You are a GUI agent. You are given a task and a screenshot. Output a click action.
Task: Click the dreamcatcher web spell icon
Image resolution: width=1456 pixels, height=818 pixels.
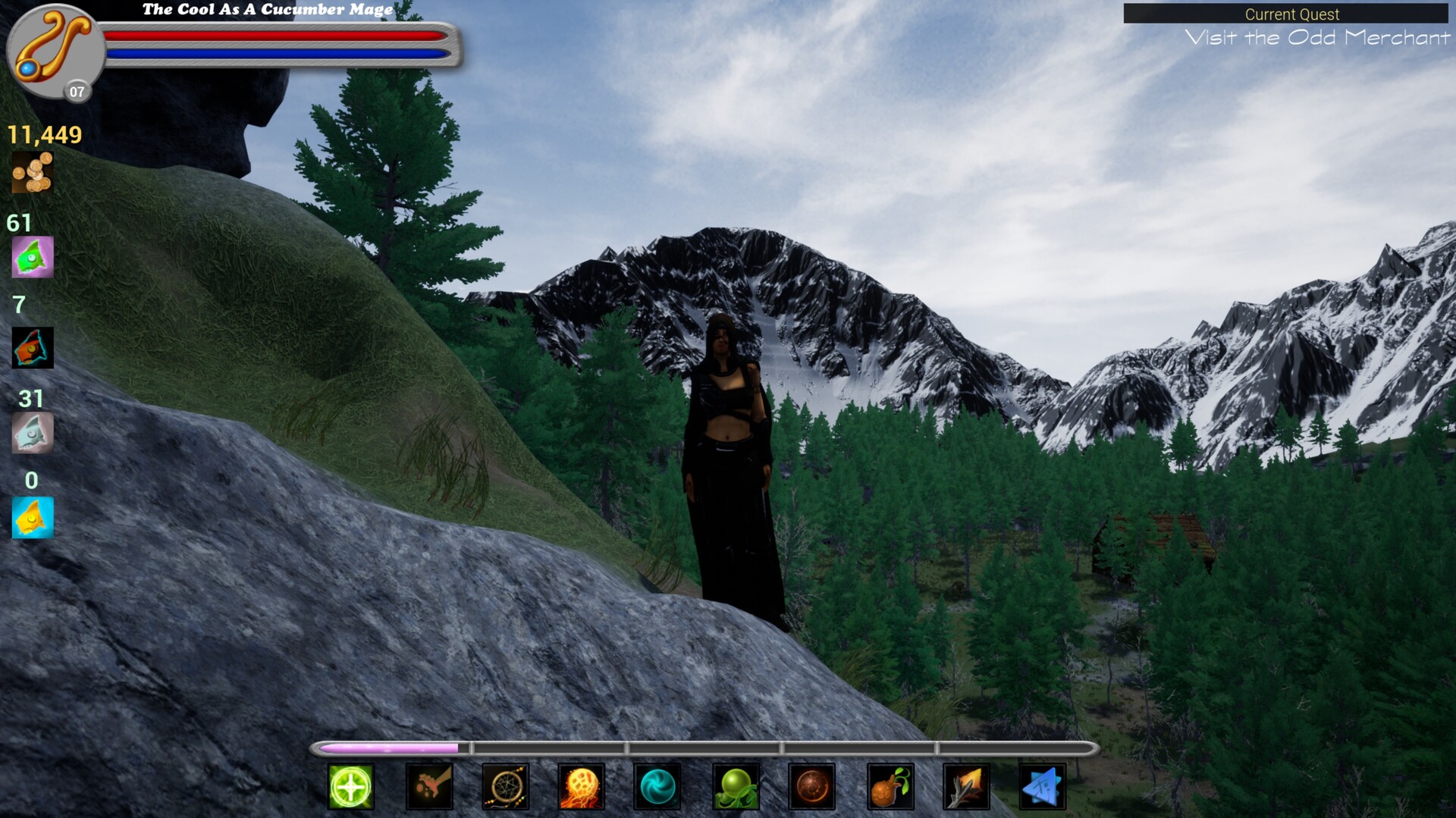506,787
